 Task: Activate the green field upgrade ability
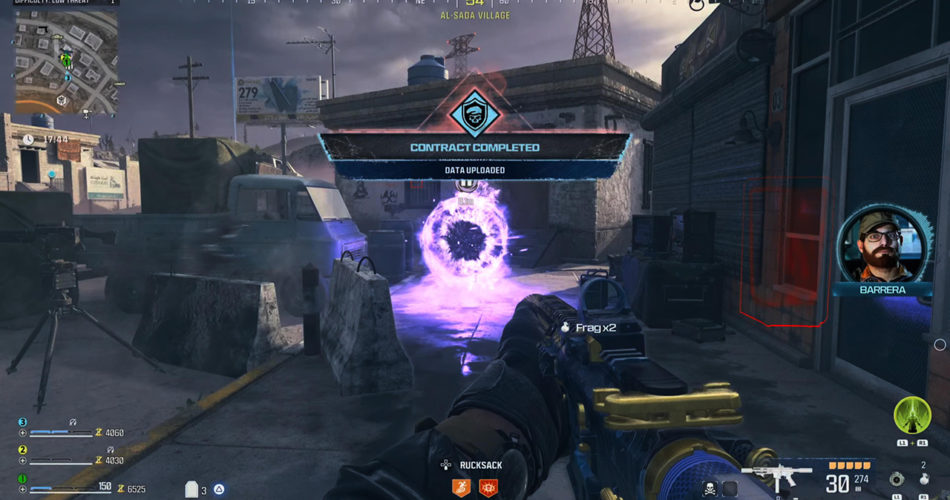(x=912, y=415)
